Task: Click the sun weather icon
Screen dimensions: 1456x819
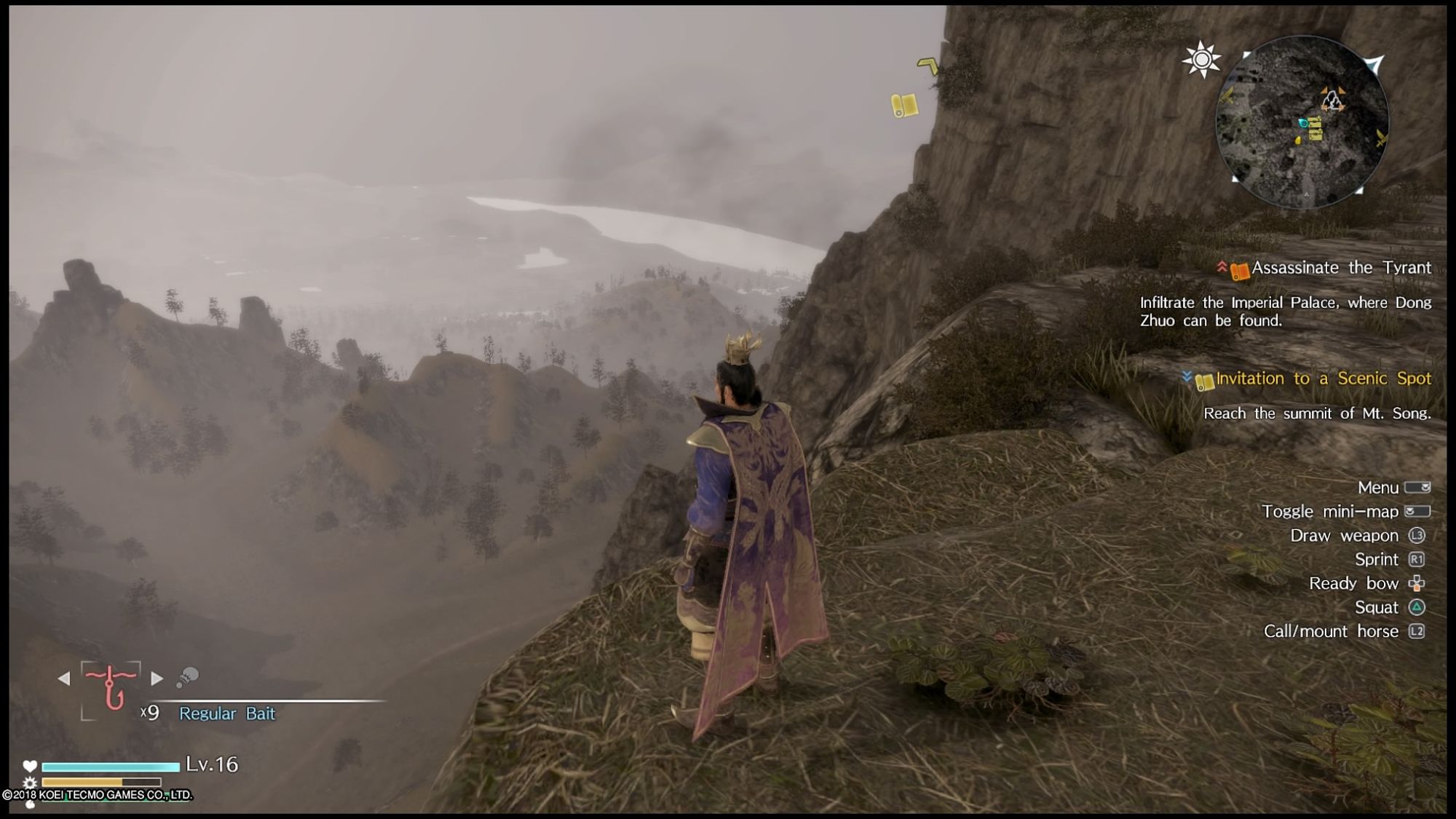Action: [x=1201, y=59]
